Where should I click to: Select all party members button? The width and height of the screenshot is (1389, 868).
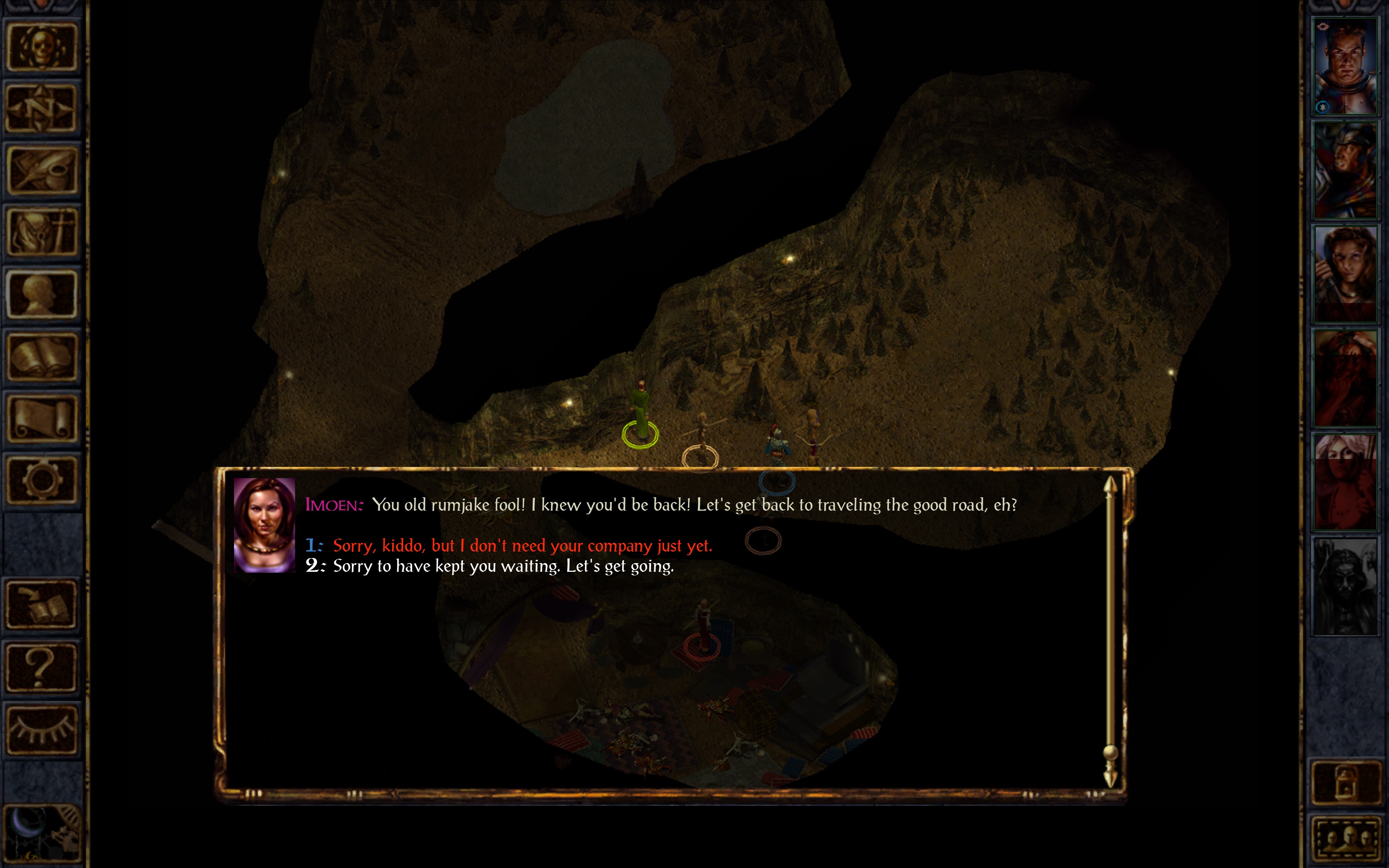point(1345,838)
